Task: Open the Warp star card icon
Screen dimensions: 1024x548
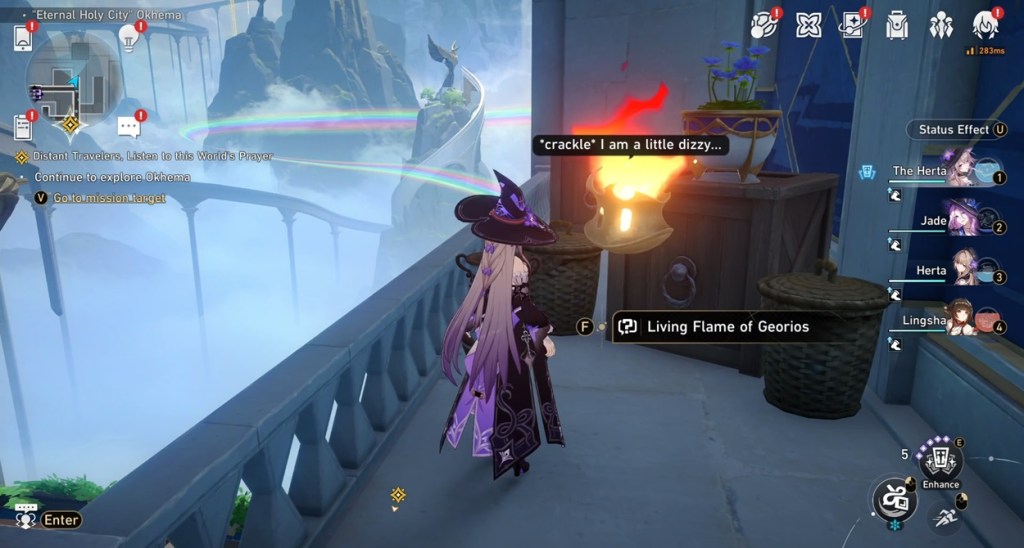Action: [x=852, y=26]
